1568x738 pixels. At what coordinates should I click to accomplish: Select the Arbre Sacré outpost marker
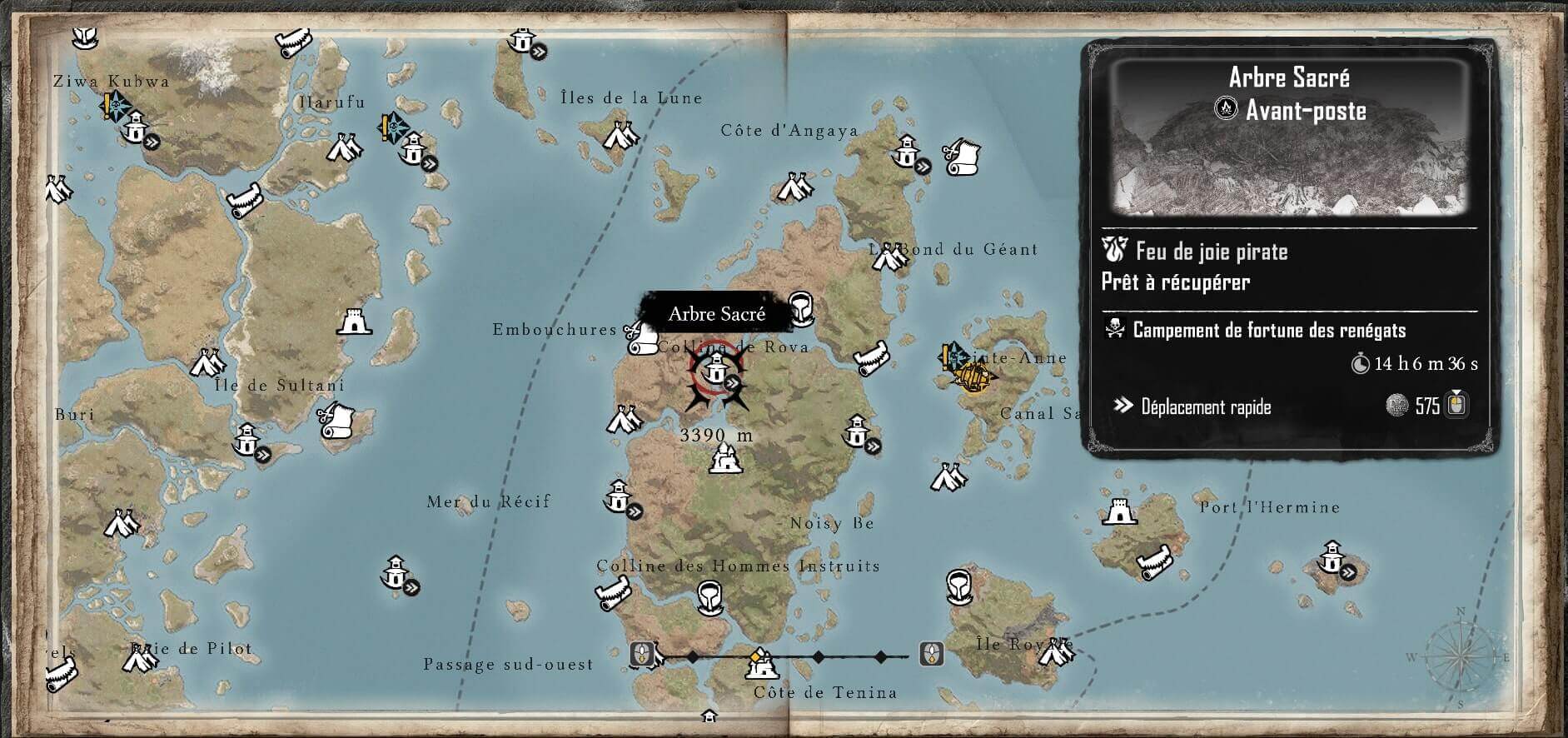coord(716,368)
